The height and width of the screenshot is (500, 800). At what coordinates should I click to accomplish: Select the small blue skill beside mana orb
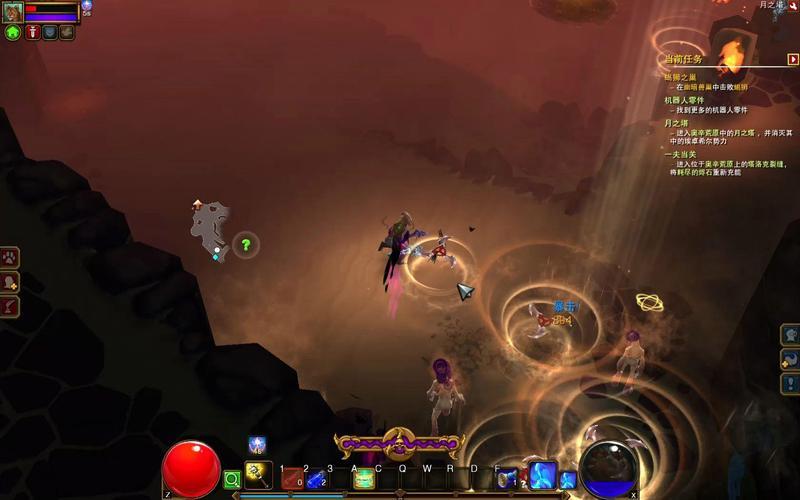568,481
